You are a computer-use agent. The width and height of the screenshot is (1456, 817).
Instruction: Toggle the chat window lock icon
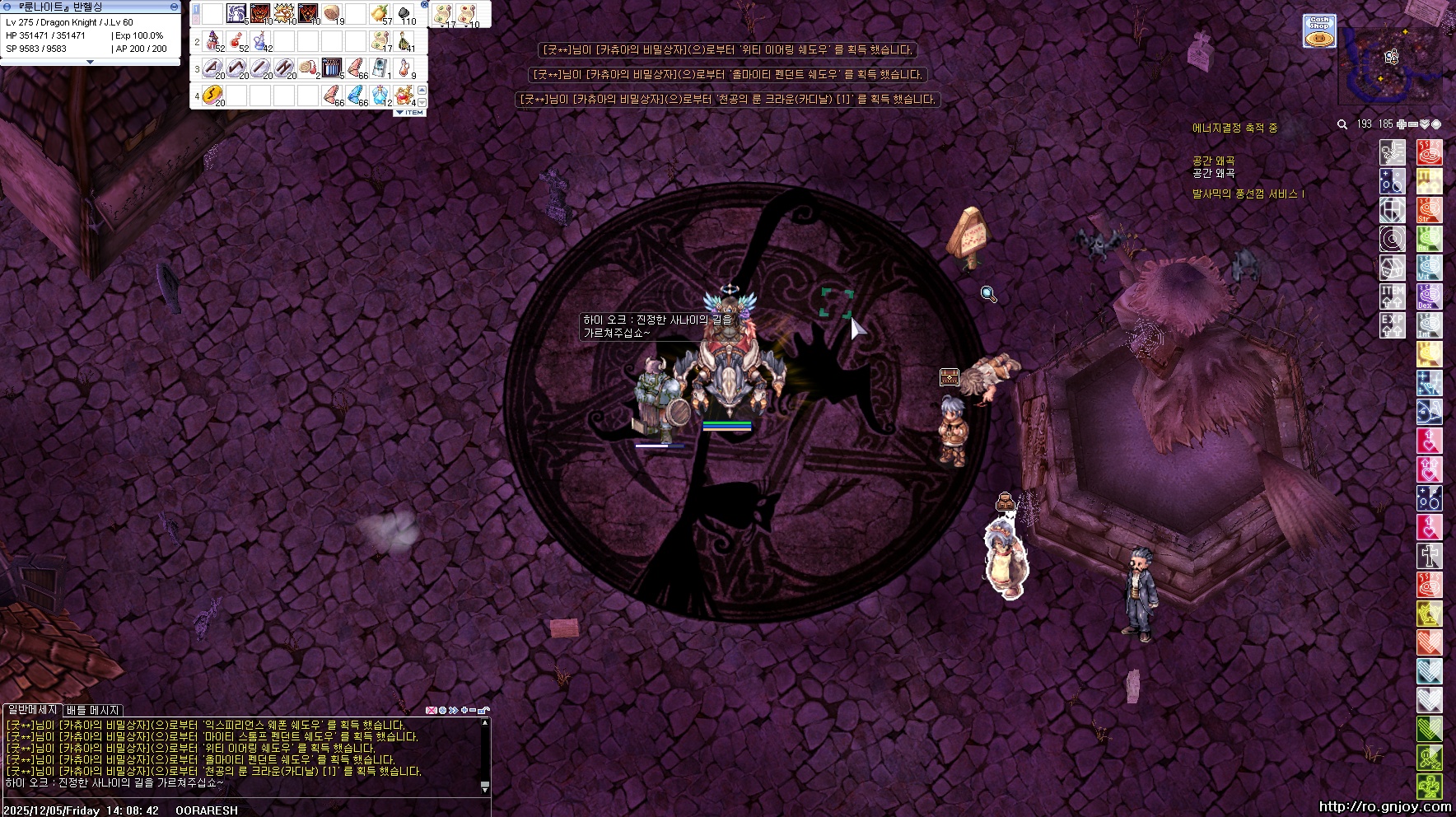click(x=483, y=710)
